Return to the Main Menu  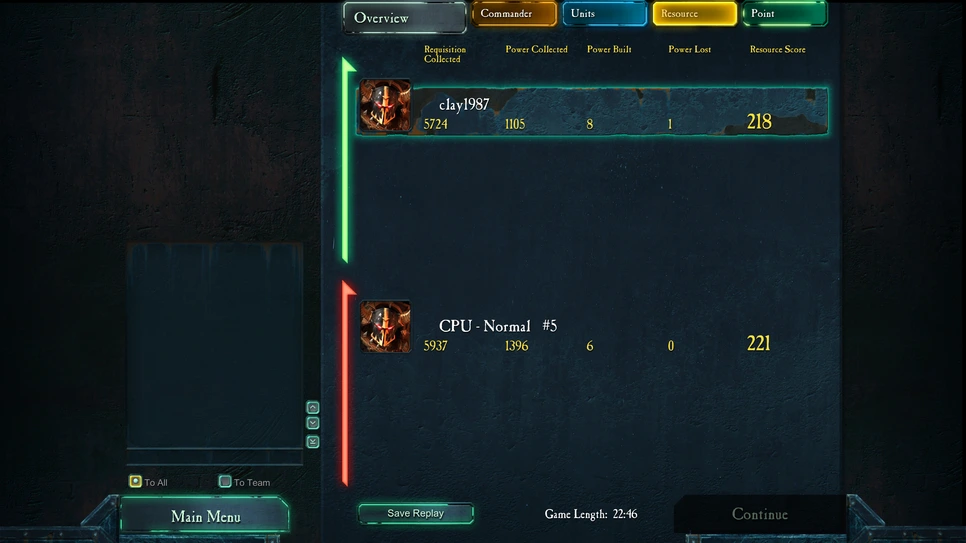tap(205, 516)
